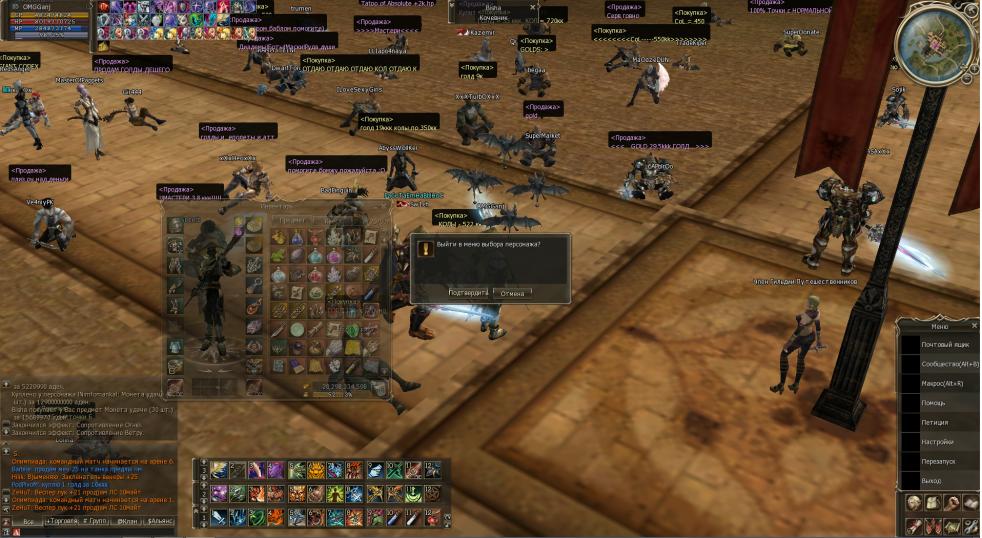Switch chat to the +Торговля tab
982x538 pixels.
[x=60, y=521]
